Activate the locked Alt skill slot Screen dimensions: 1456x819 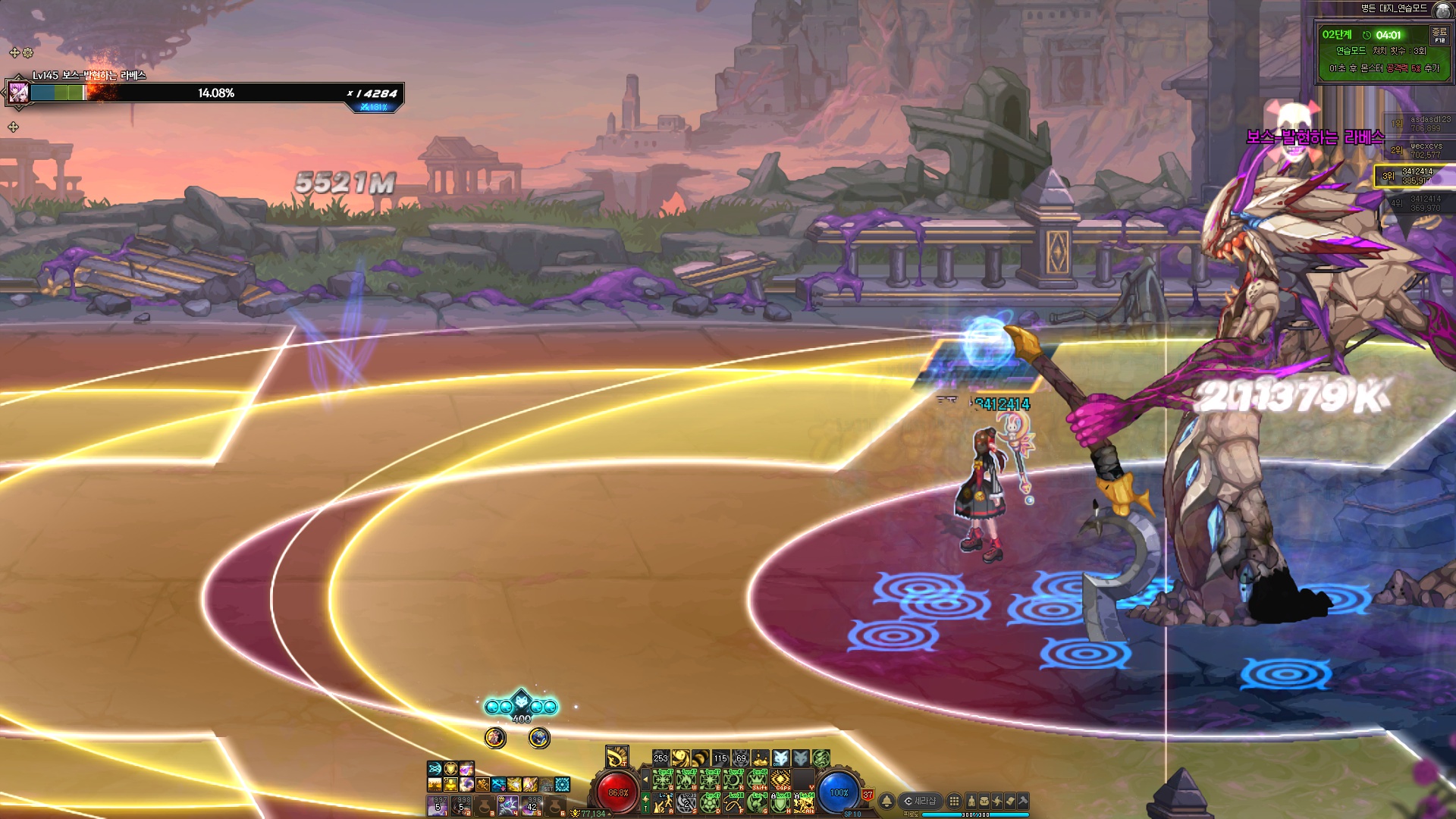pyautogui.click(x=804, y=802)
